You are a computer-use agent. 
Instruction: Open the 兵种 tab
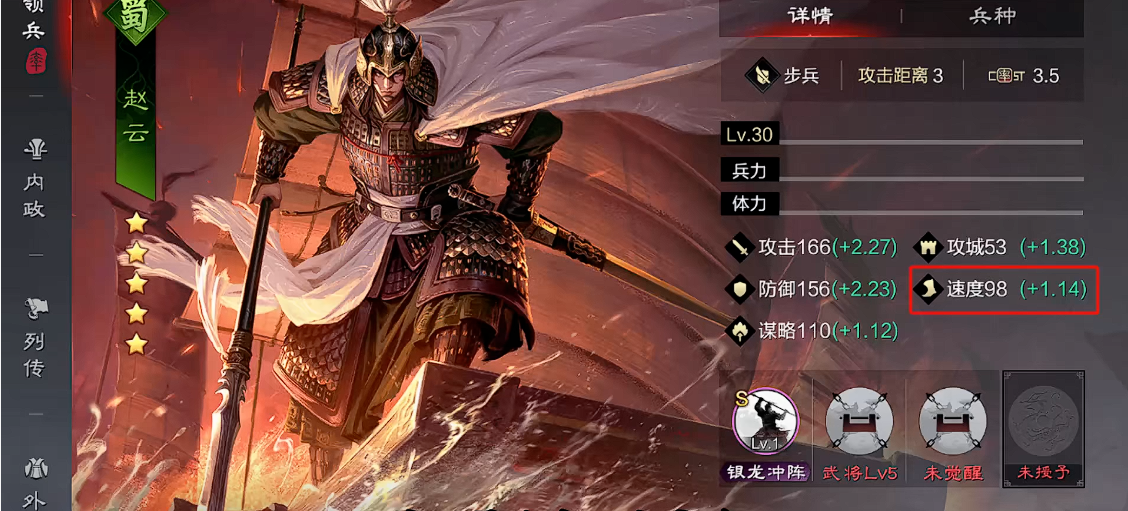[x=992, y=16]
